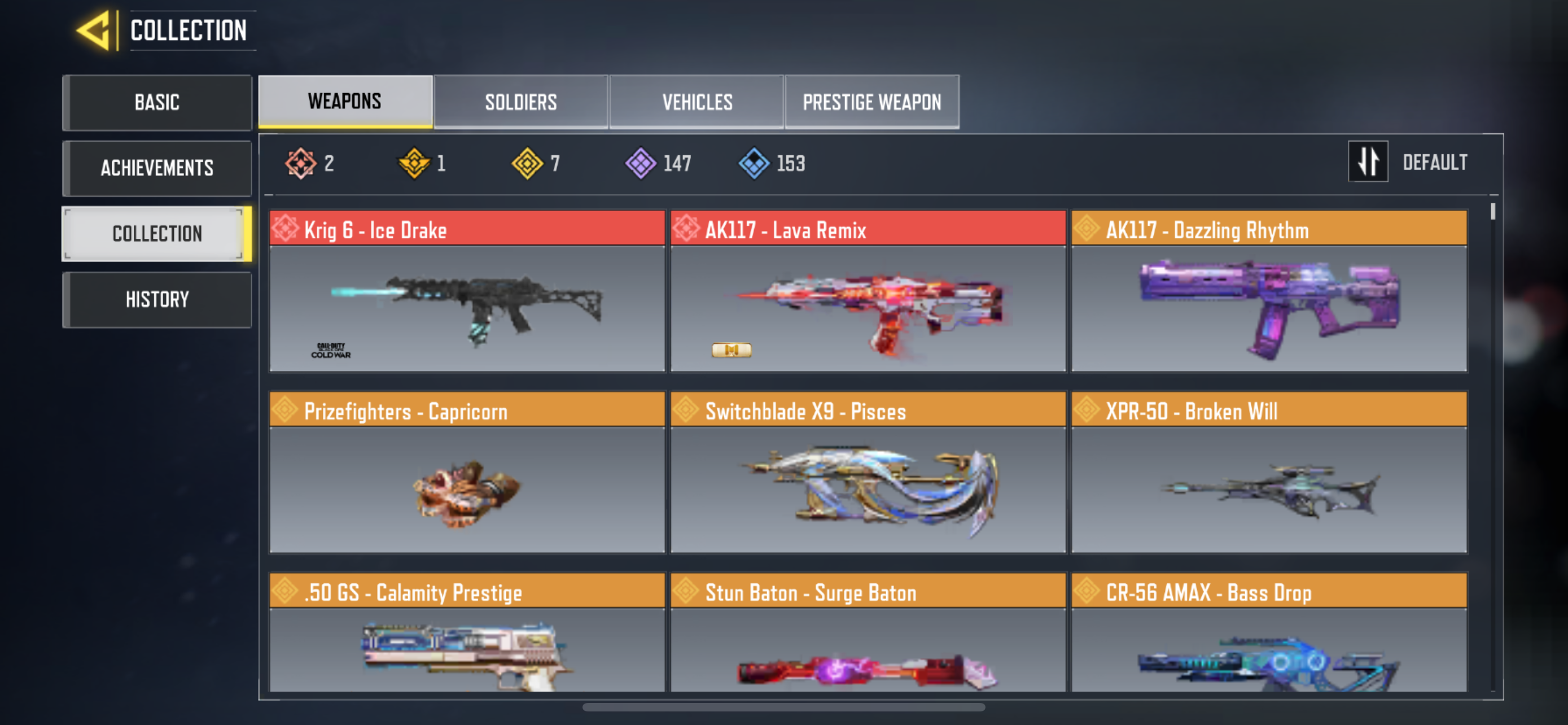
Task: Click the rarity badge on Prizefighters Capricorn header
Action: [x=285, y=410]
